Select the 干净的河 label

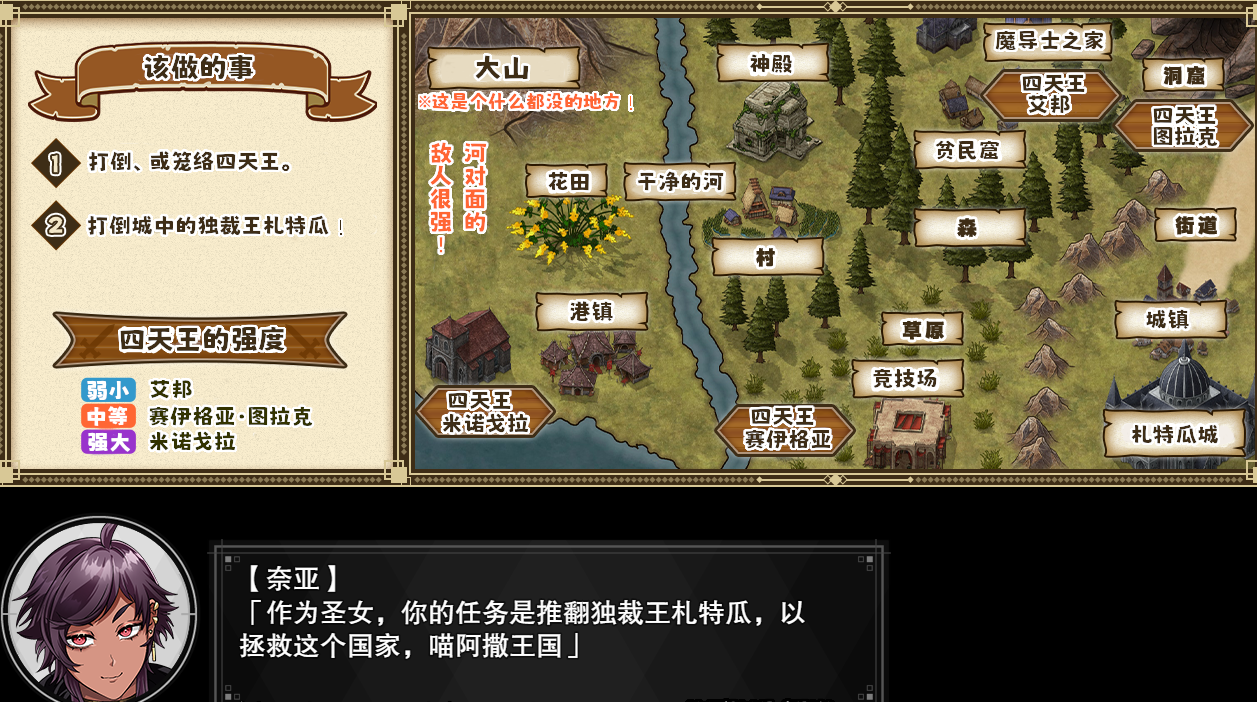pyautogui.click(x=680, y=182)
